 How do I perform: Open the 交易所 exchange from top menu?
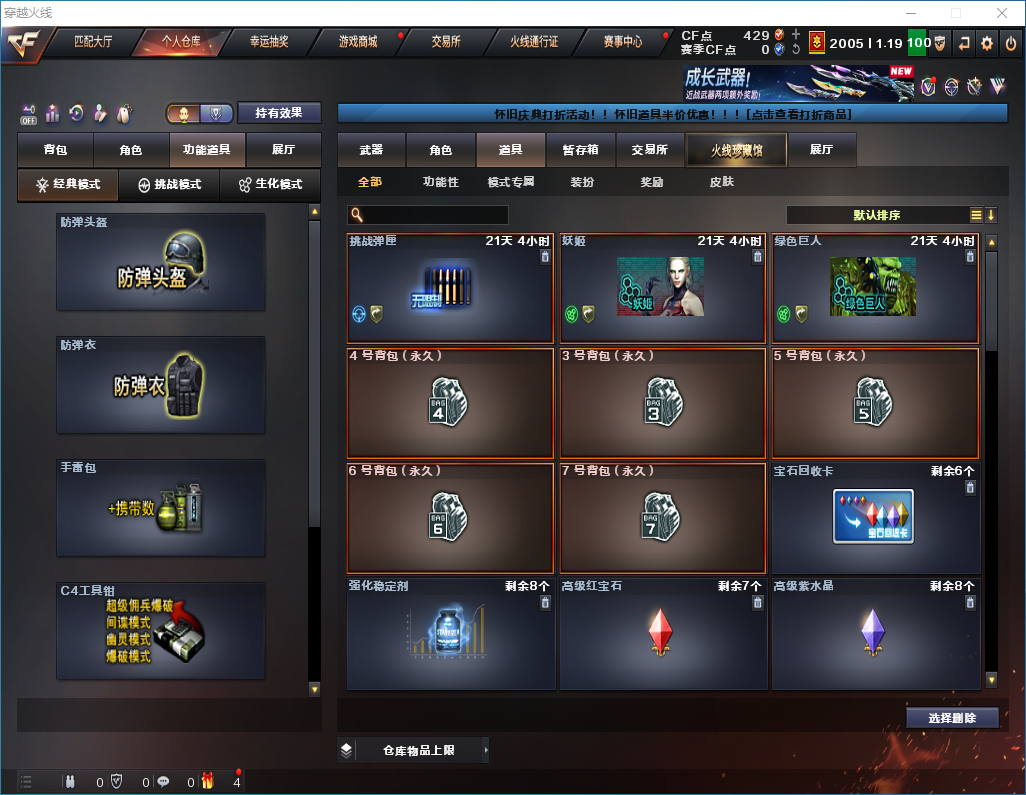[446, 42]
